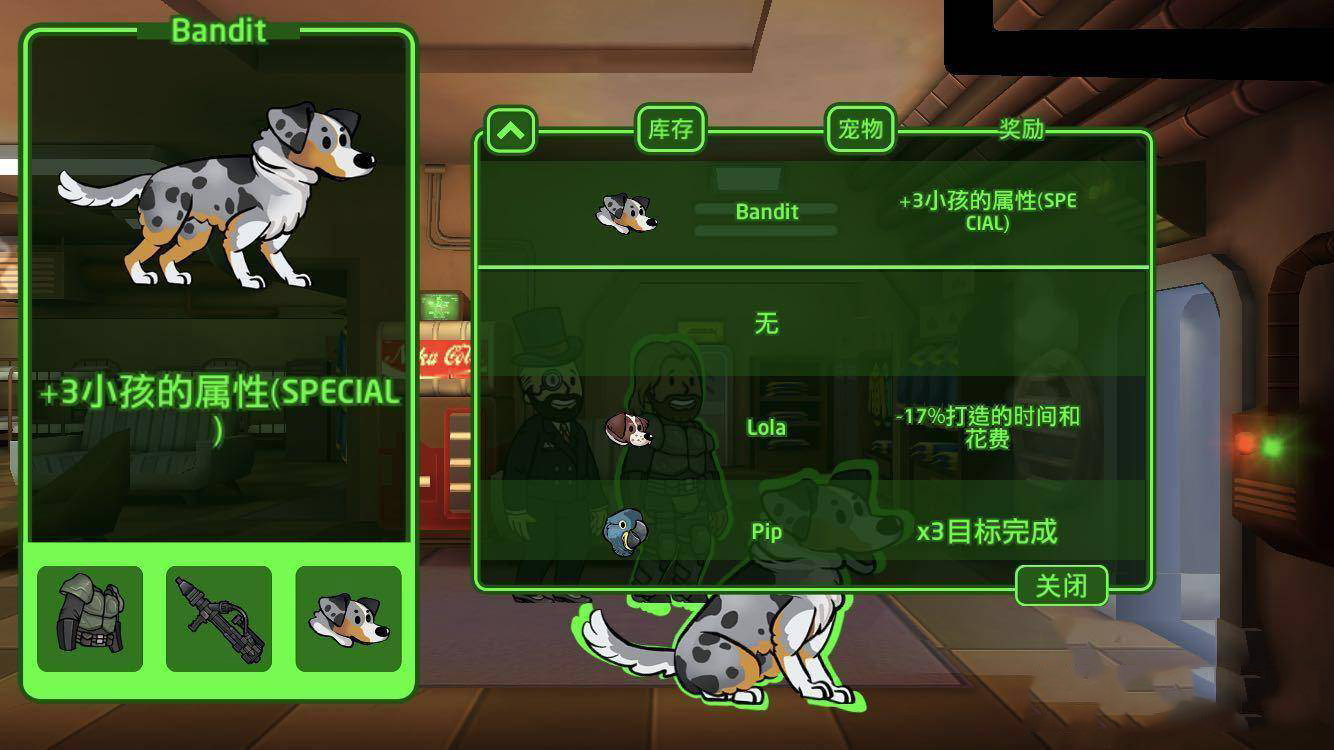Collapse the pet panel with the arrow button

point(511,131)
